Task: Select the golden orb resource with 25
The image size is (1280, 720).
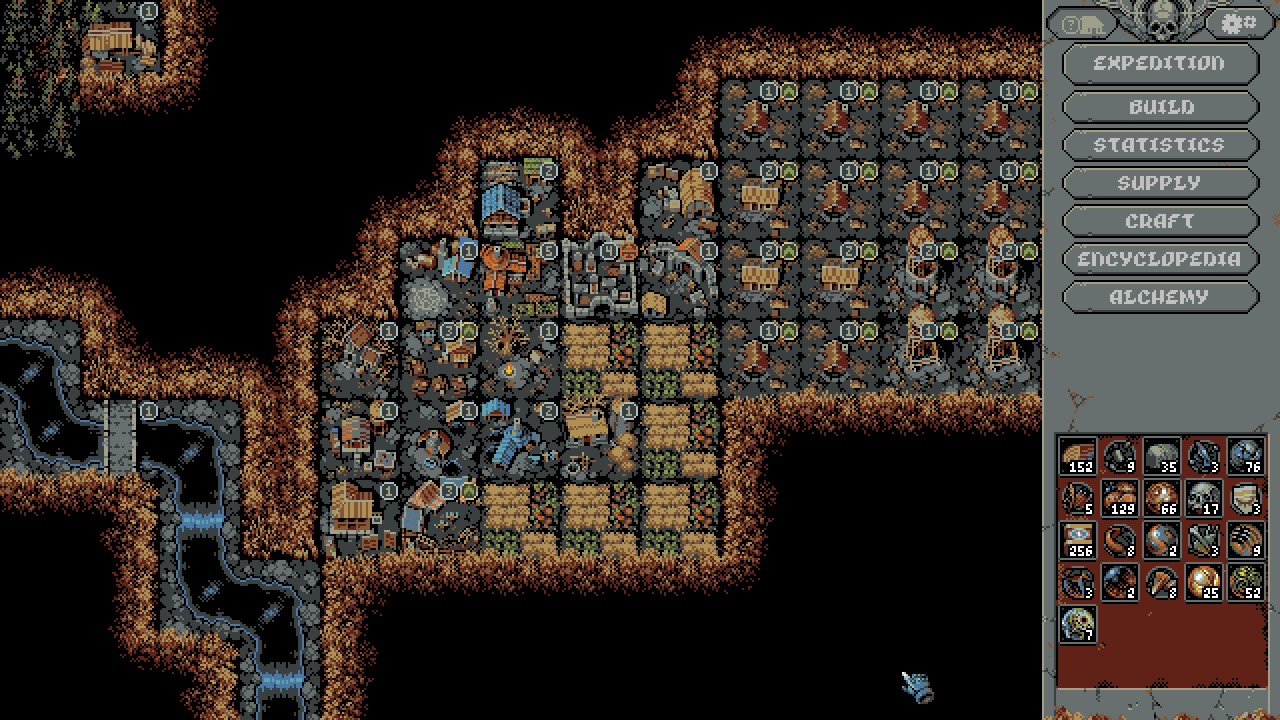Action: [x=1203, y=582]
